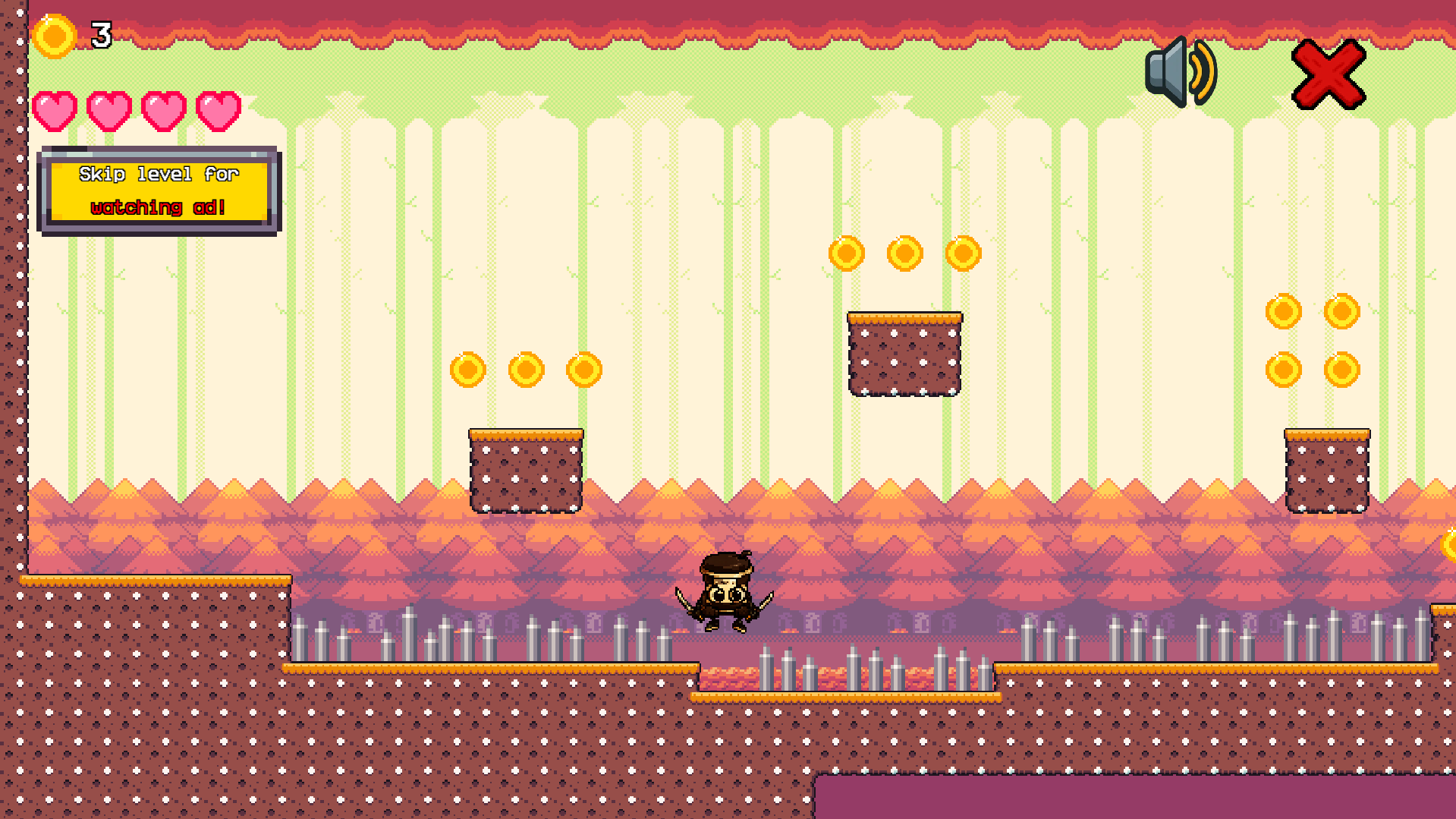Click the second heart to toggle it
The height and width of the screenshot is (819, 1456).
[108, 110]
